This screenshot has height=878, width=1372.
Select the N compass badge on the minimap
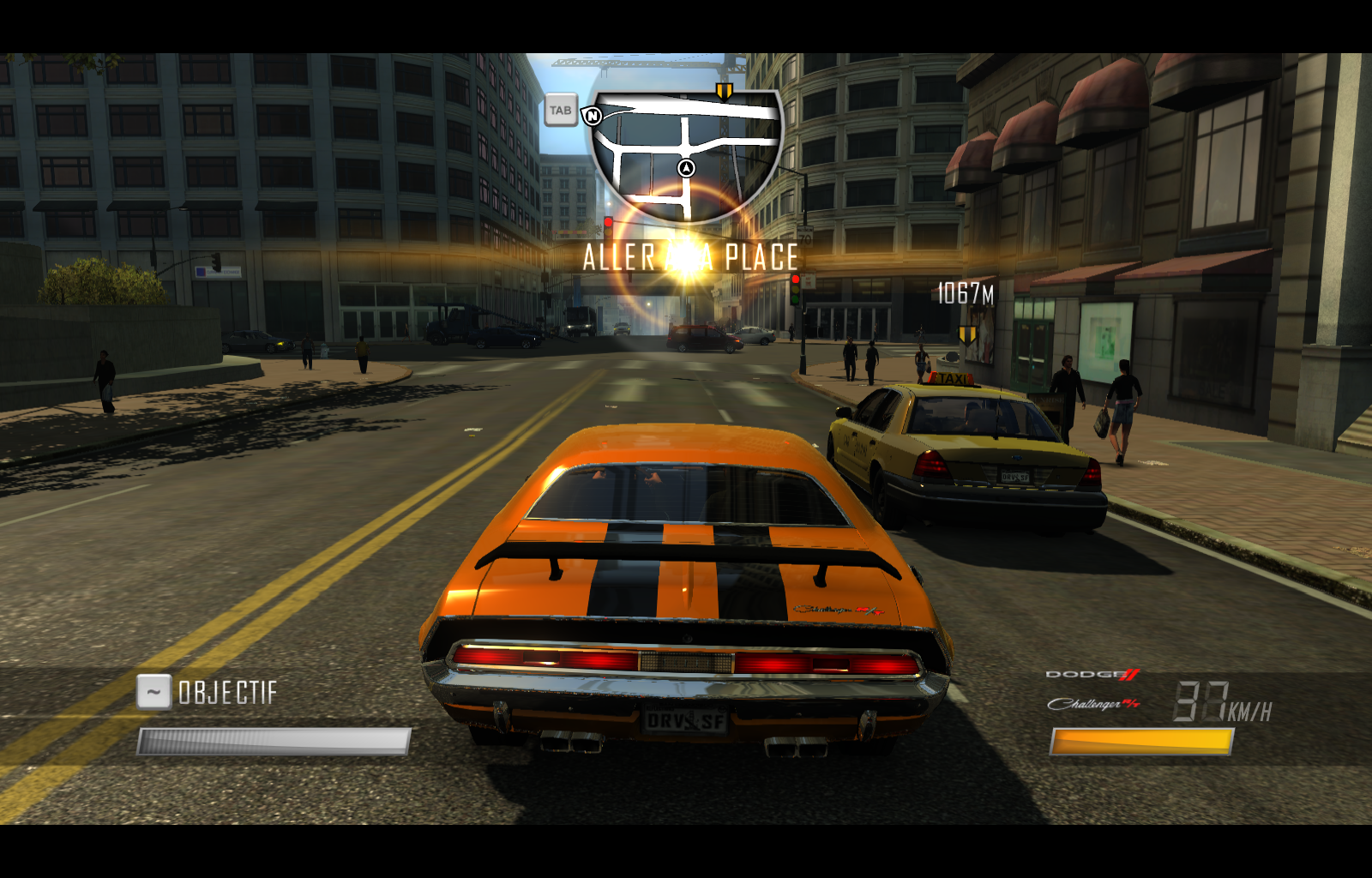click(x=593, y=117)
